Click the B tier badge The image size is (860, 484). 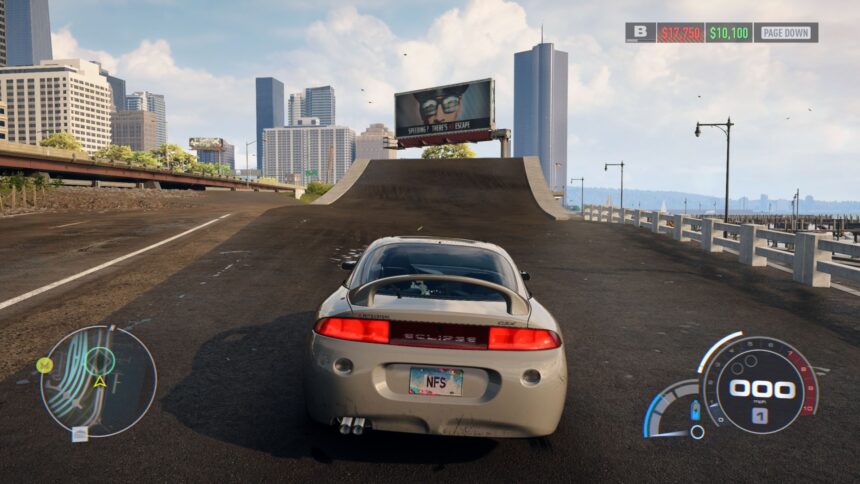pyautogui.click(x=640, y=32)
